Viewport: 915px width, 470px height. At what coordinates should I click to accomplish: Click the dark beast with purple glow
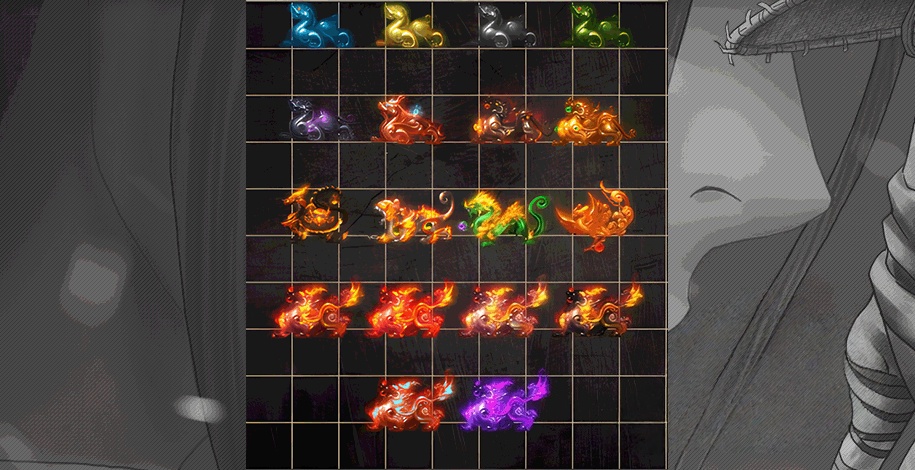317,121
